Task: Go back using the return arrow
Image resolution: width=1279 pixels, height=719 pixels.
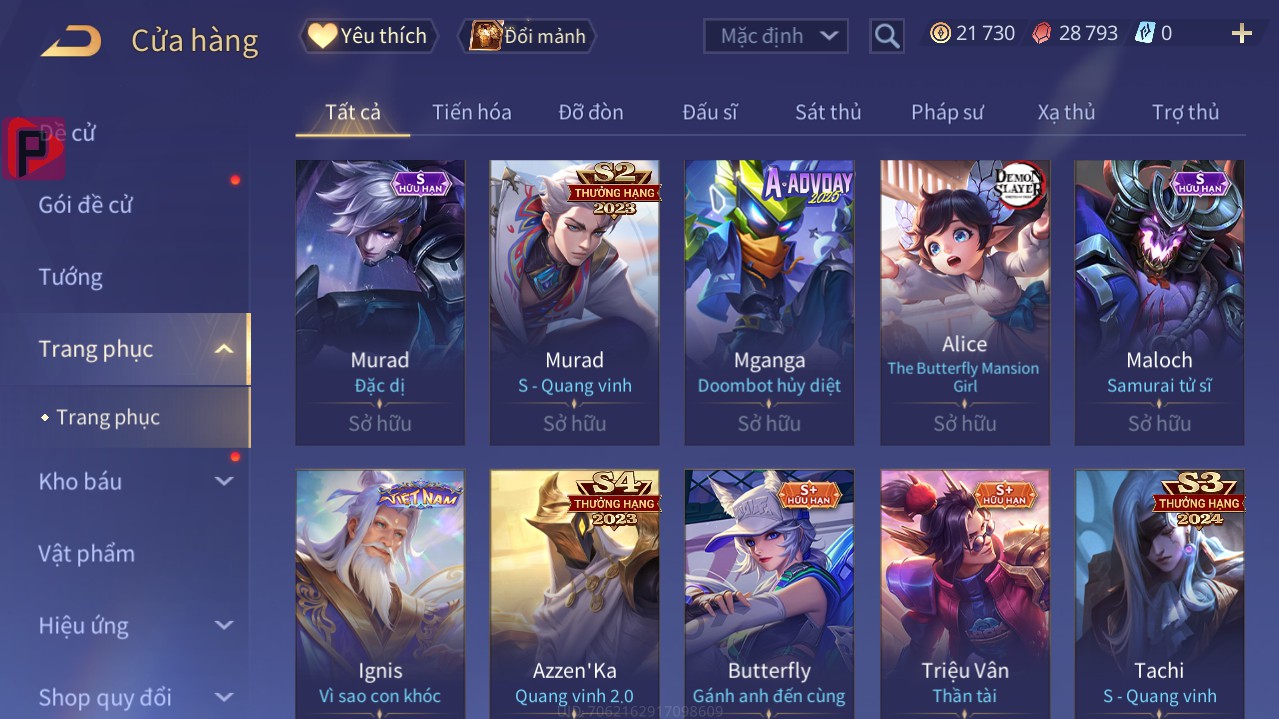Action: [x=71, y=41]
